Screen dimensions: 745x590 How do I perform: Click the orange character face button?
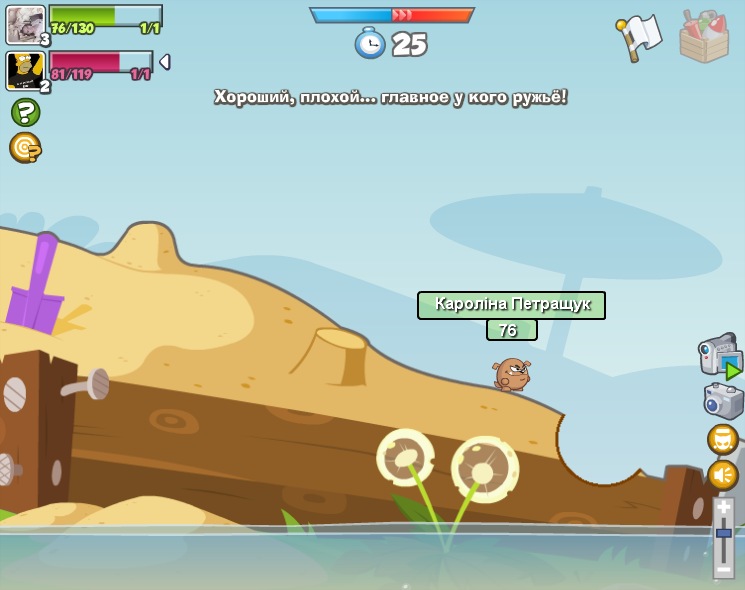click(x=722, y=440)
